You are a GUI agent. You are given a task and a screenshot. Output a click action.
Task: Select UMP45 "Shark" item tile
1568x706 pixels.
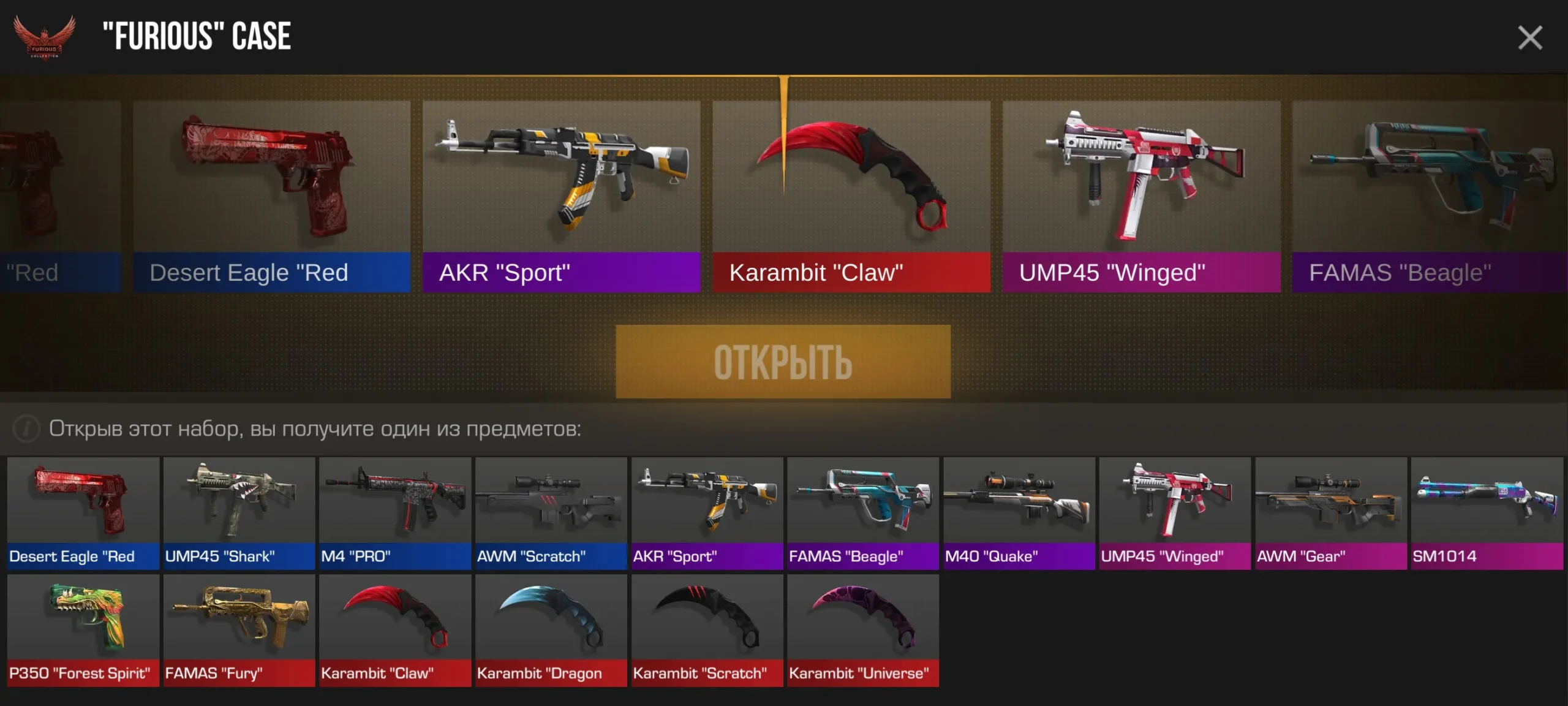239,513
